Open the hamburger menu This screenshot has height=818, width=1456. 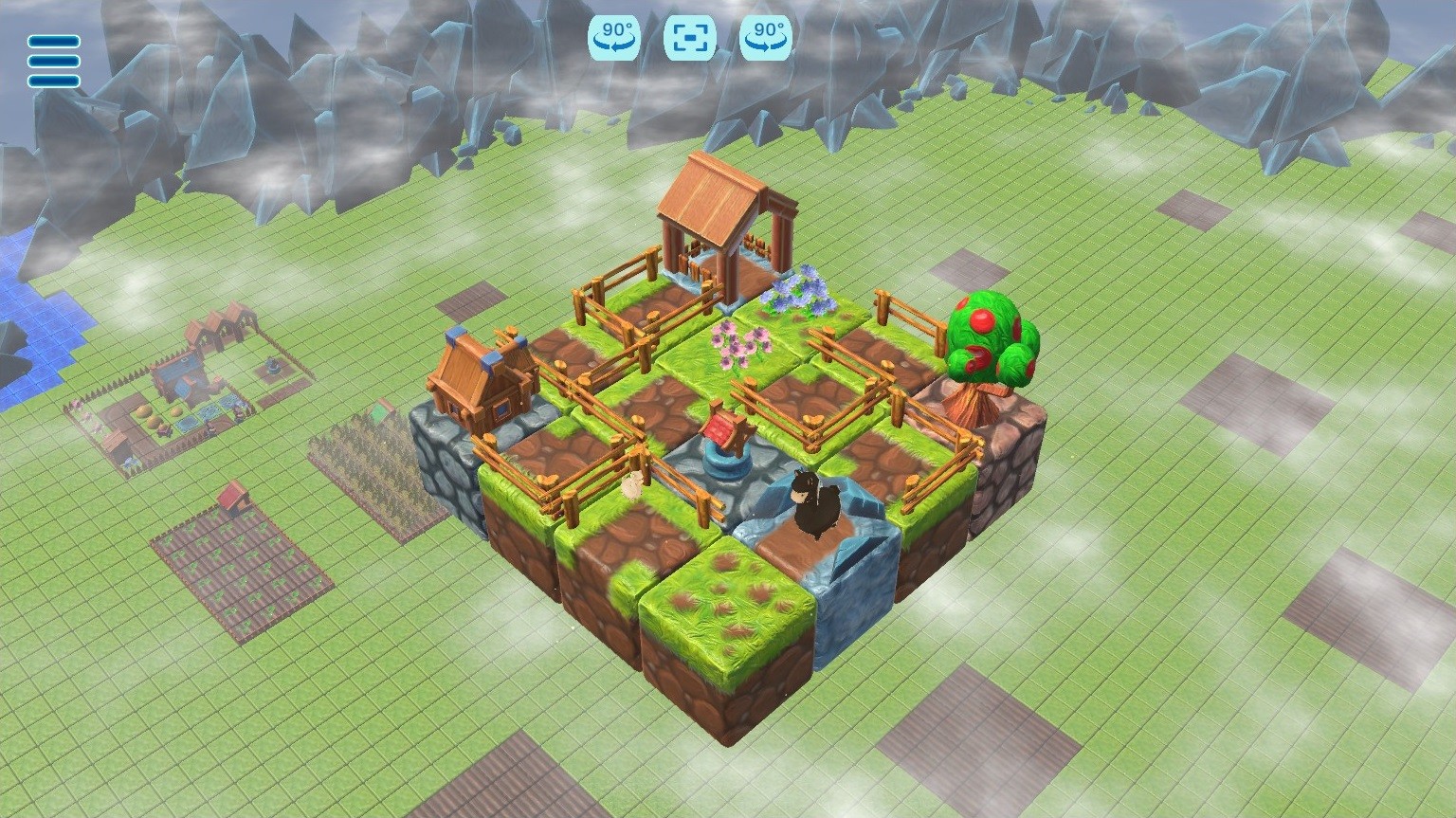(x=52, y=61)
